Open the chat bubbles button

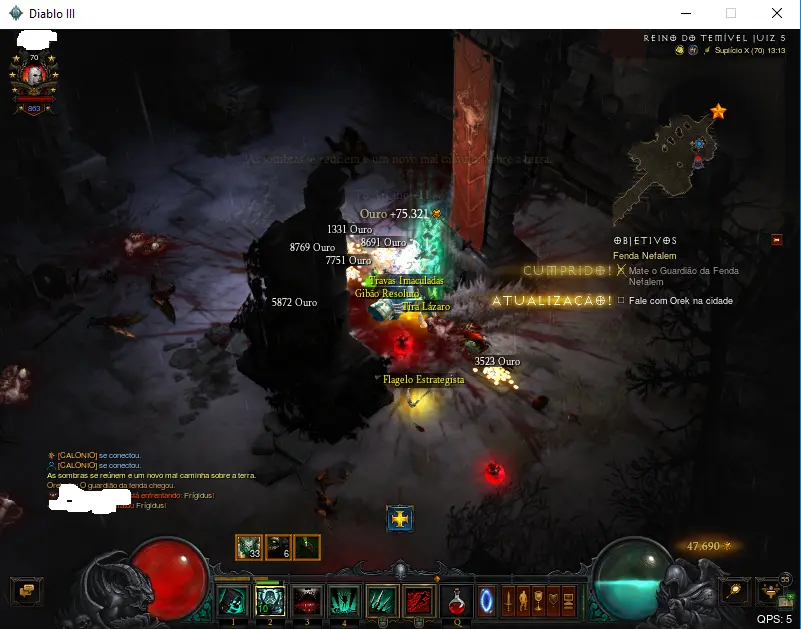pos(26,591)
